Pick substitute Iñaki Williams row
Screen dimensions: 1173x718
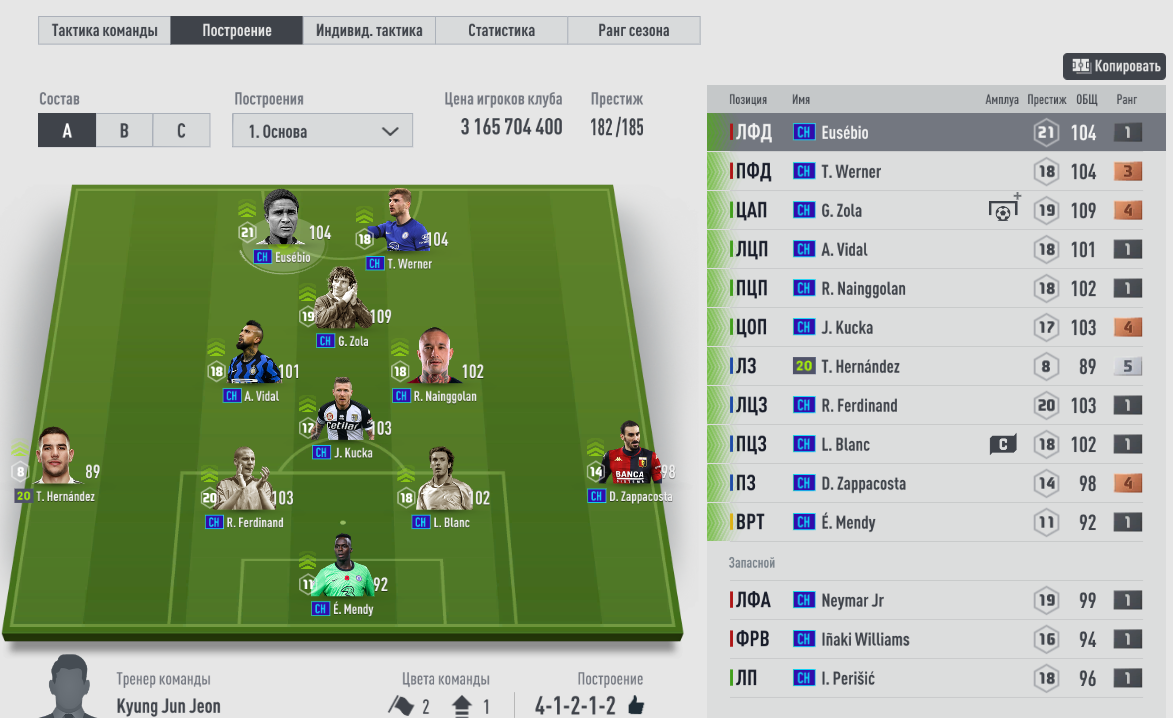point(936,640)
